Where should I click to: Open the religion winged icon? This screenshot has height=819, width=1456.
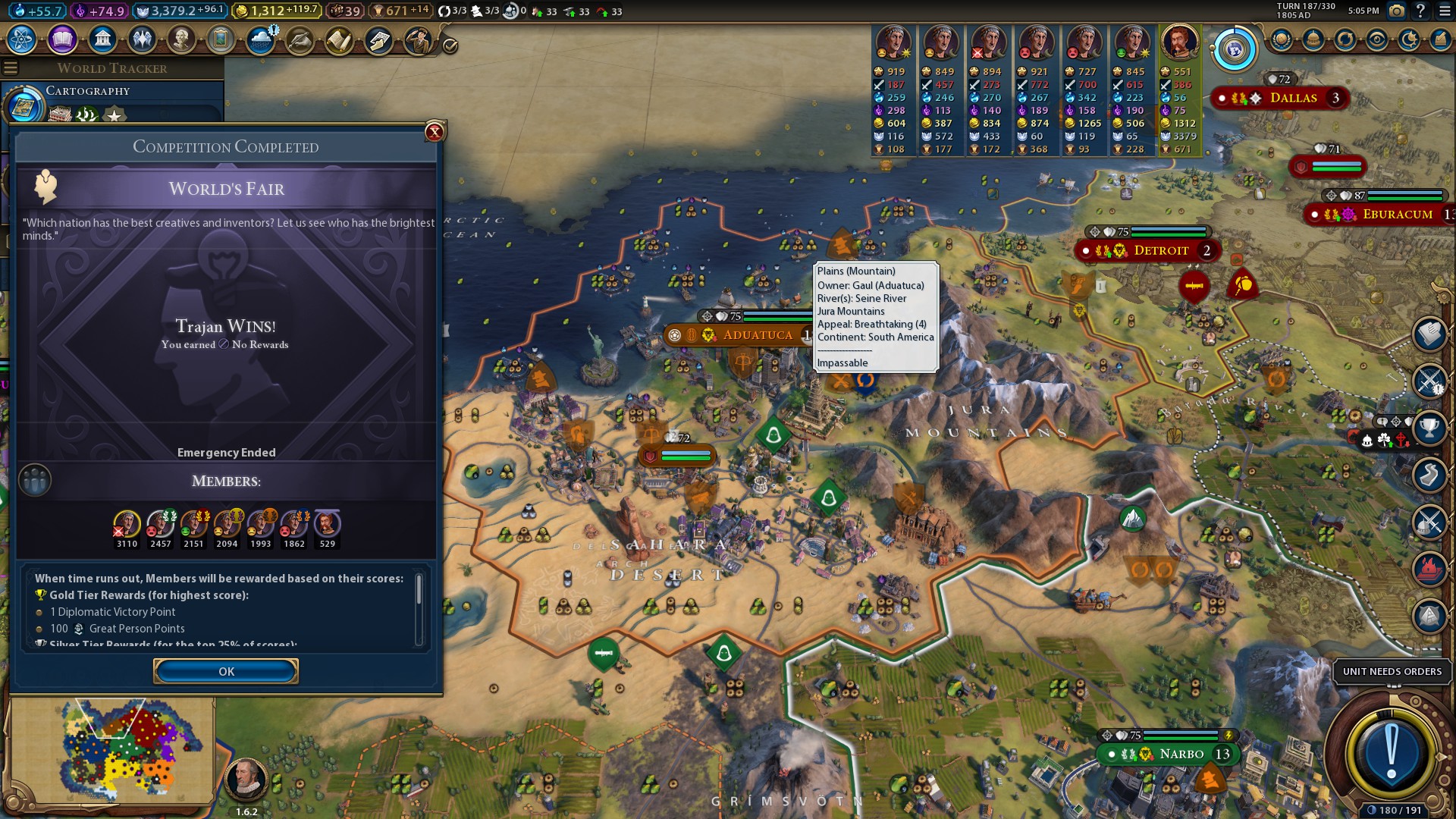point(142,39)
